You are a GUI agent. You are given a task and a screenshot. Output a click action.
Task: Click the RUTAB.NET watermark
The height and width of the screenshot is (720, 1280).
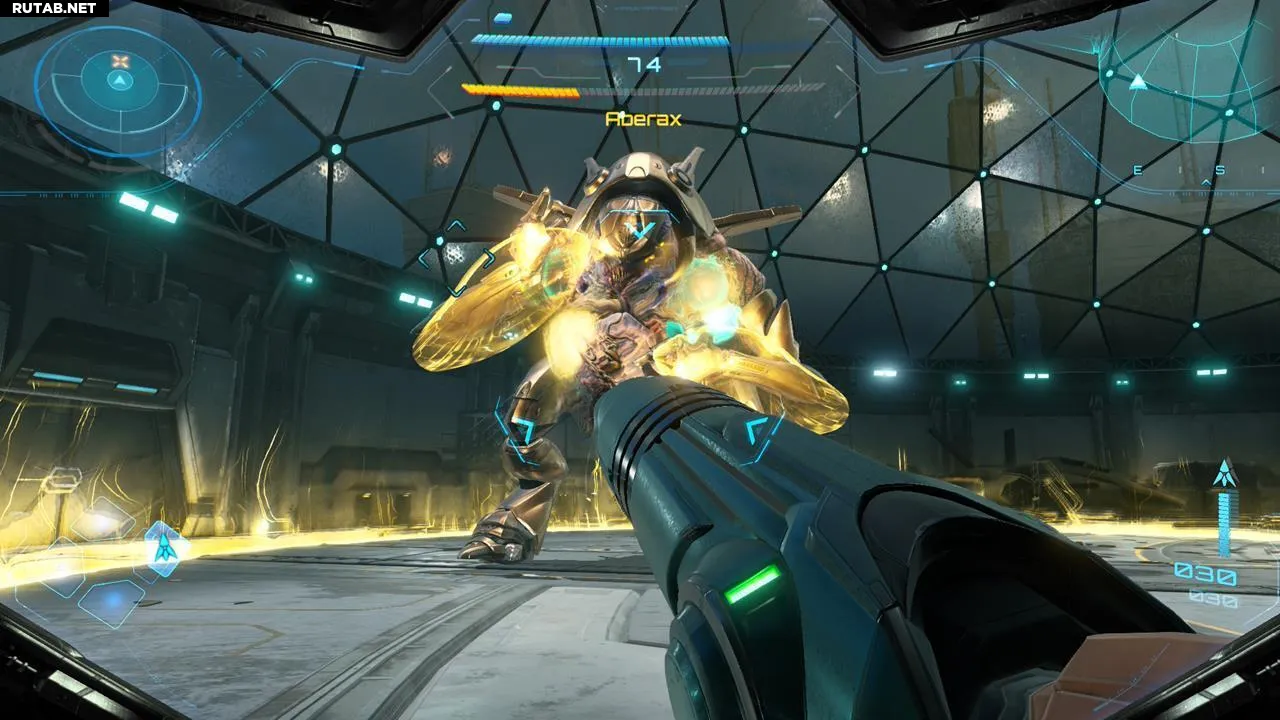[54, 8]
